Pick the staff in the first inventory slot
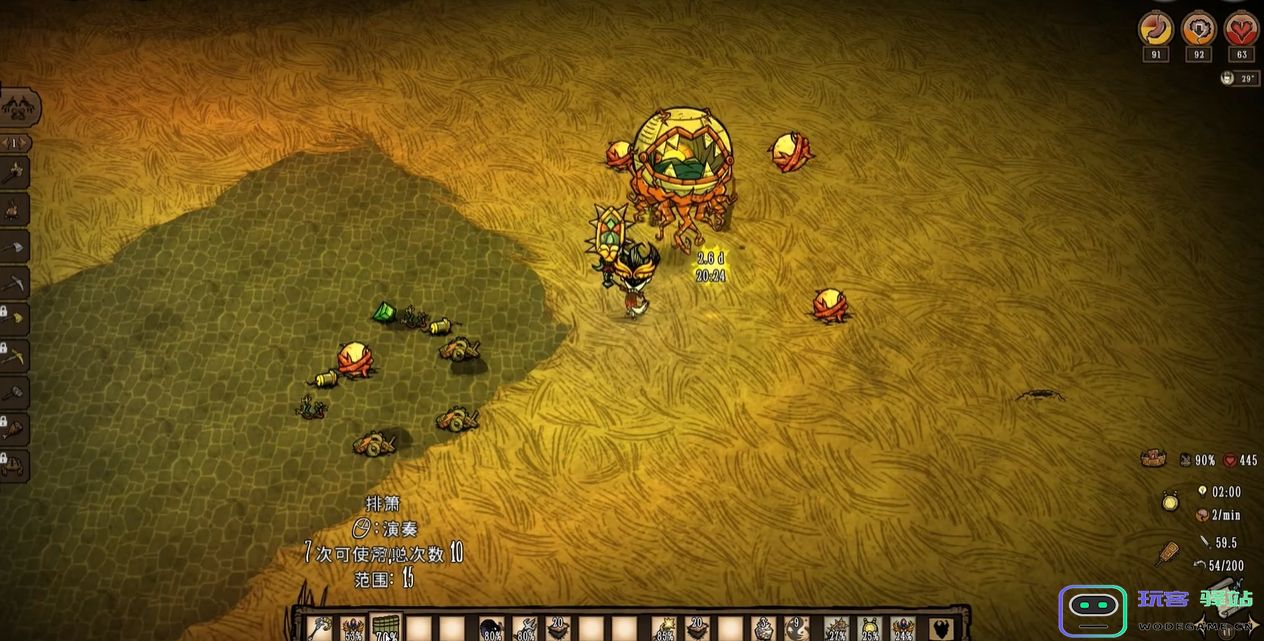This screenshot has height=641, width=1264. click(x=320, y=627)
